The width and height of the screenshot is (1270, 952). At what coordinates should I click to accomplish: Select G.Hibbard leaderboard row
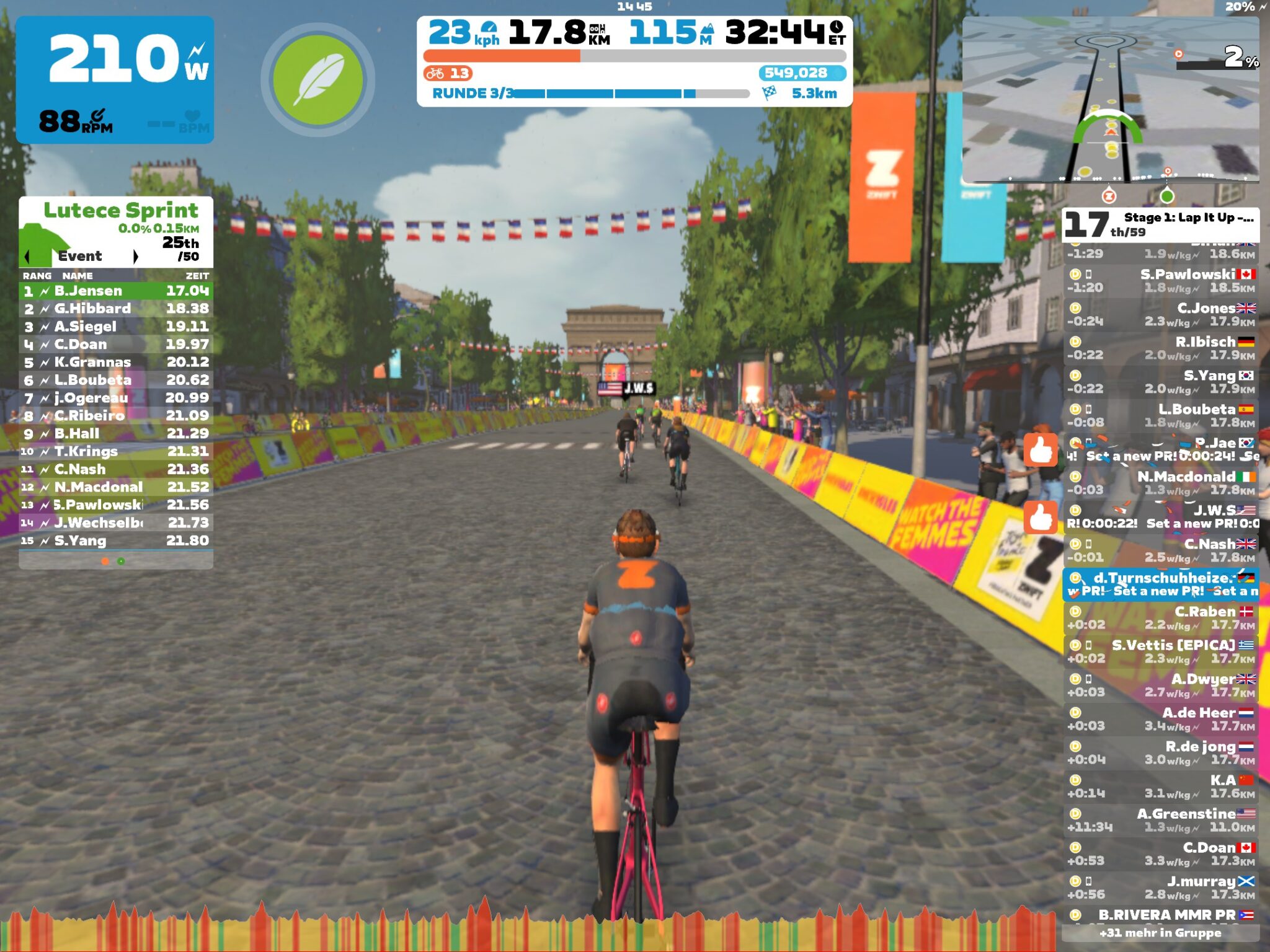coord(116,309)
